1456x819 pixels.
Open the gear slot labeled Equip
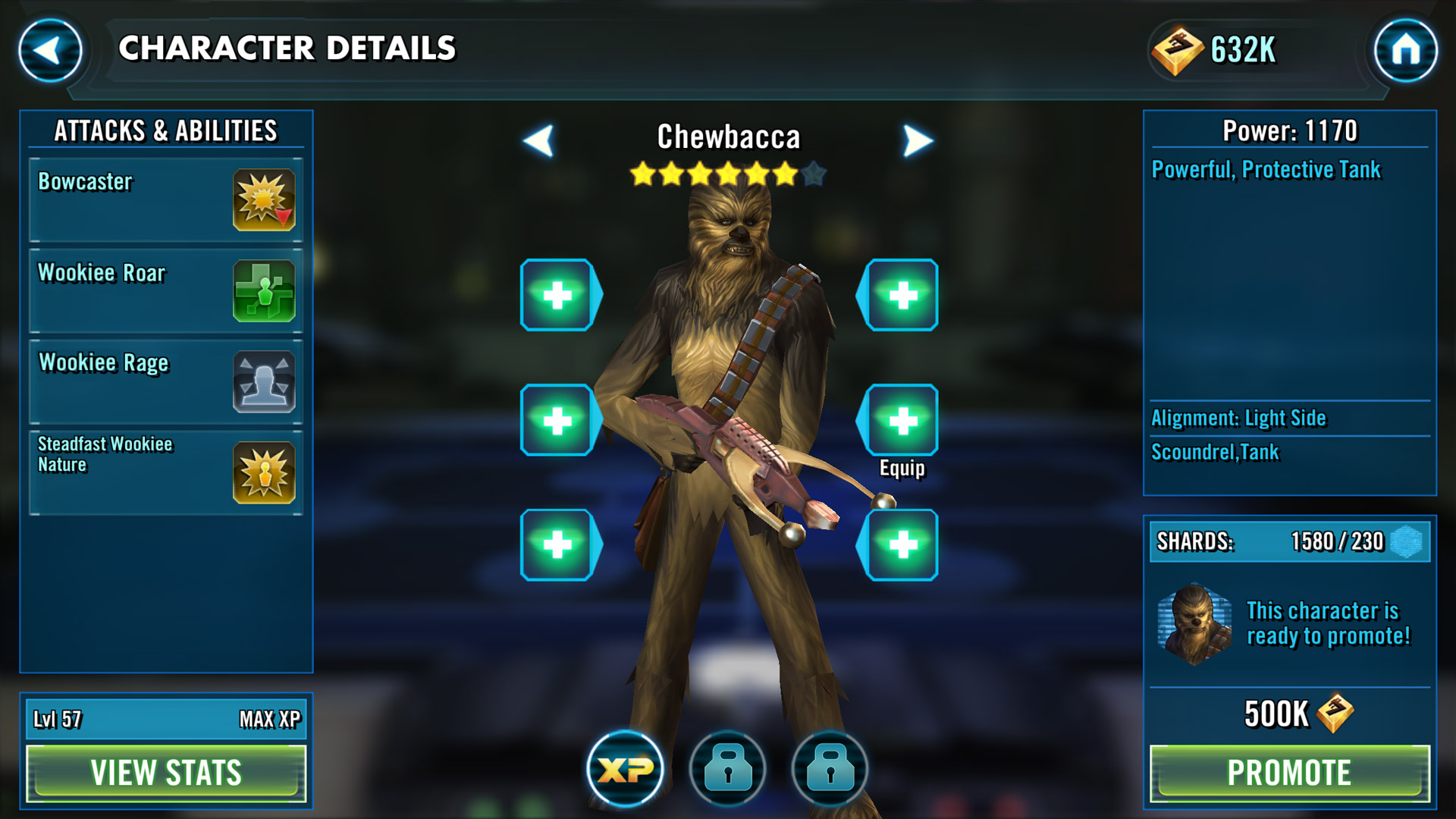(x=901, y=421)
